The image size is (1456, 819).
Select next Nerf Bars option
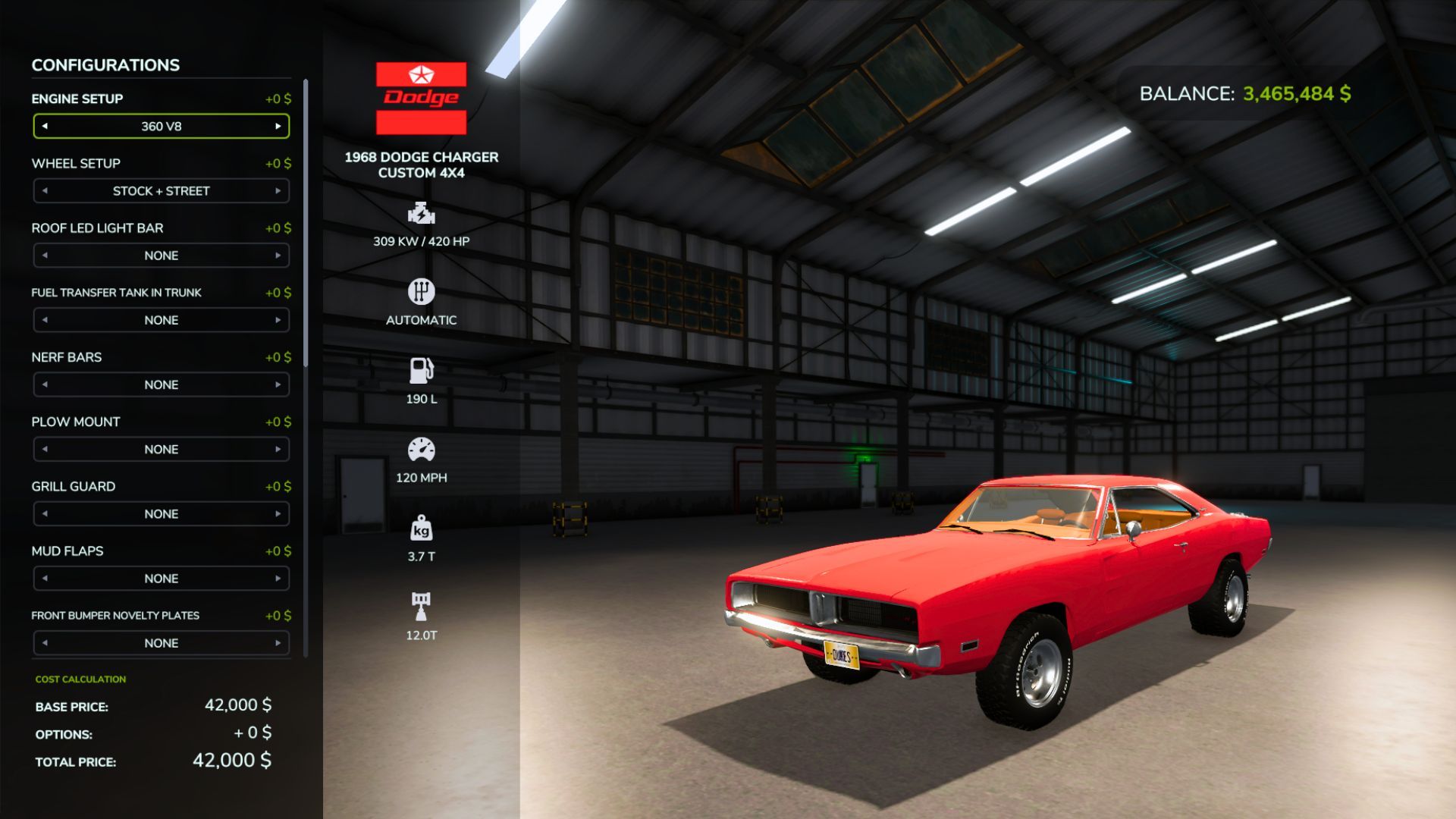280,384
